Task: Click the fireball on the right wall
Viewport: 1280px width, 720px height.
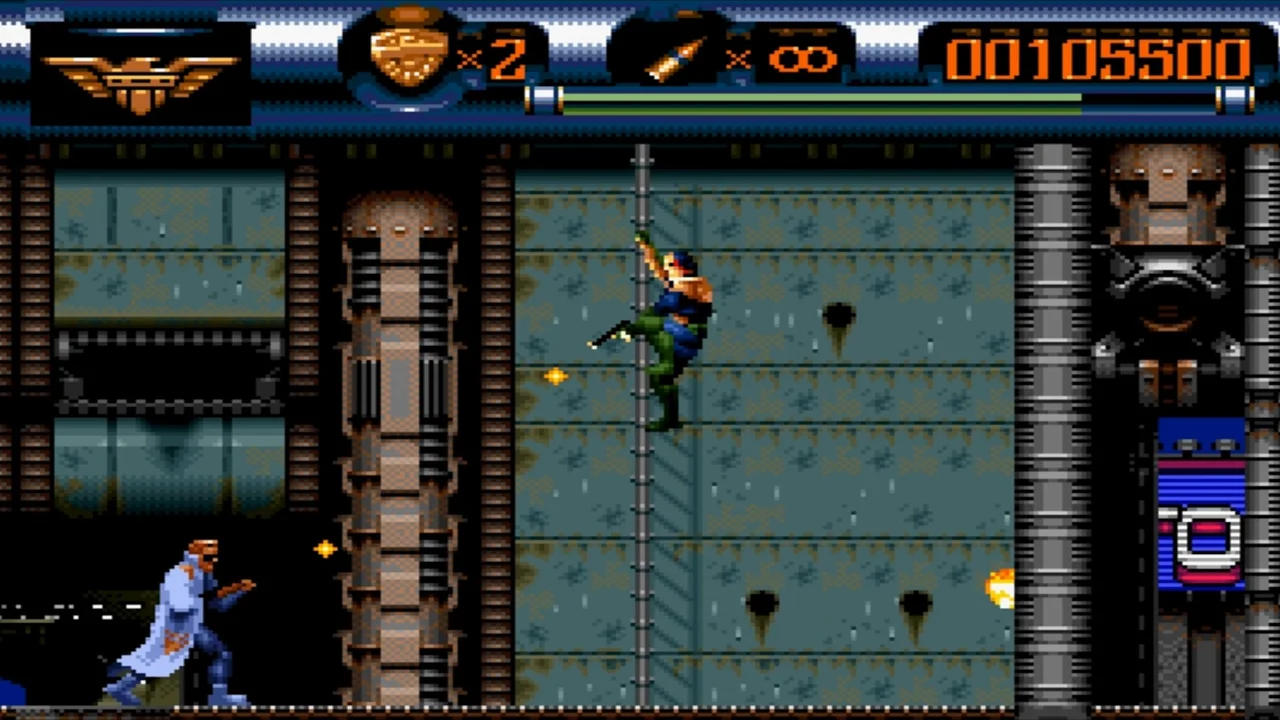Action: pyautogui.click(x=998, y=590)
